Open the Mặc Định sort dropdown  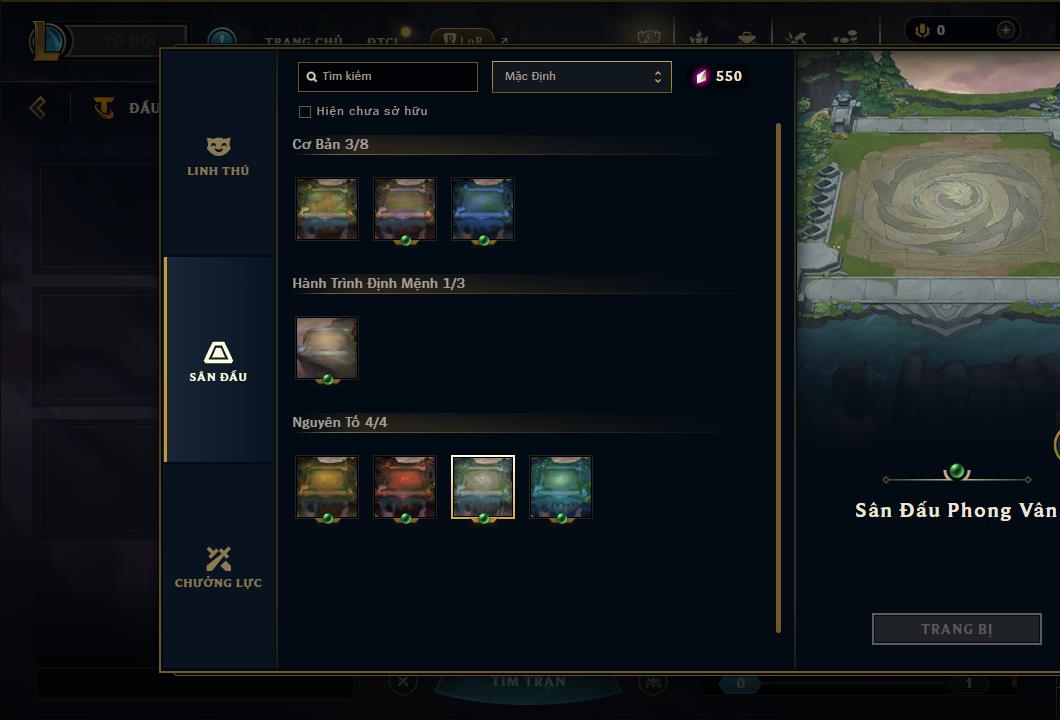pyautogui.click(x=581, y=77)
